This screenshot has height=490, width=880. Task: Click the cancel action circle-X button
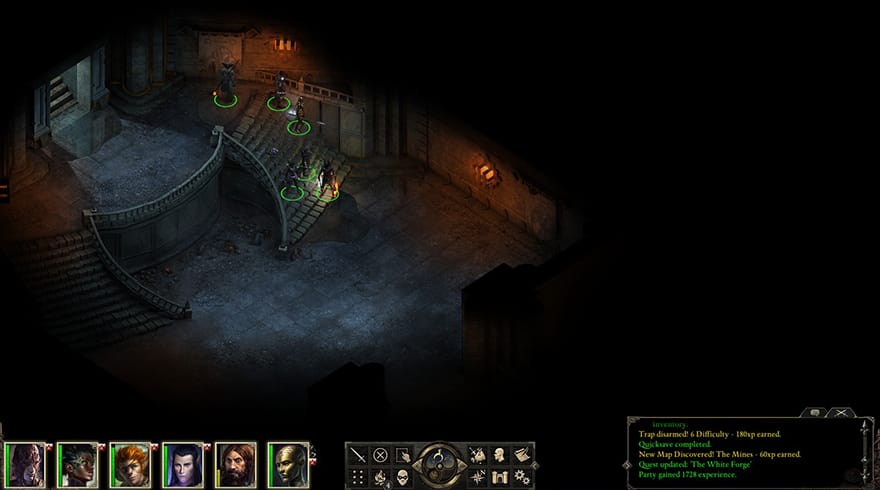(x=380, y=454)
